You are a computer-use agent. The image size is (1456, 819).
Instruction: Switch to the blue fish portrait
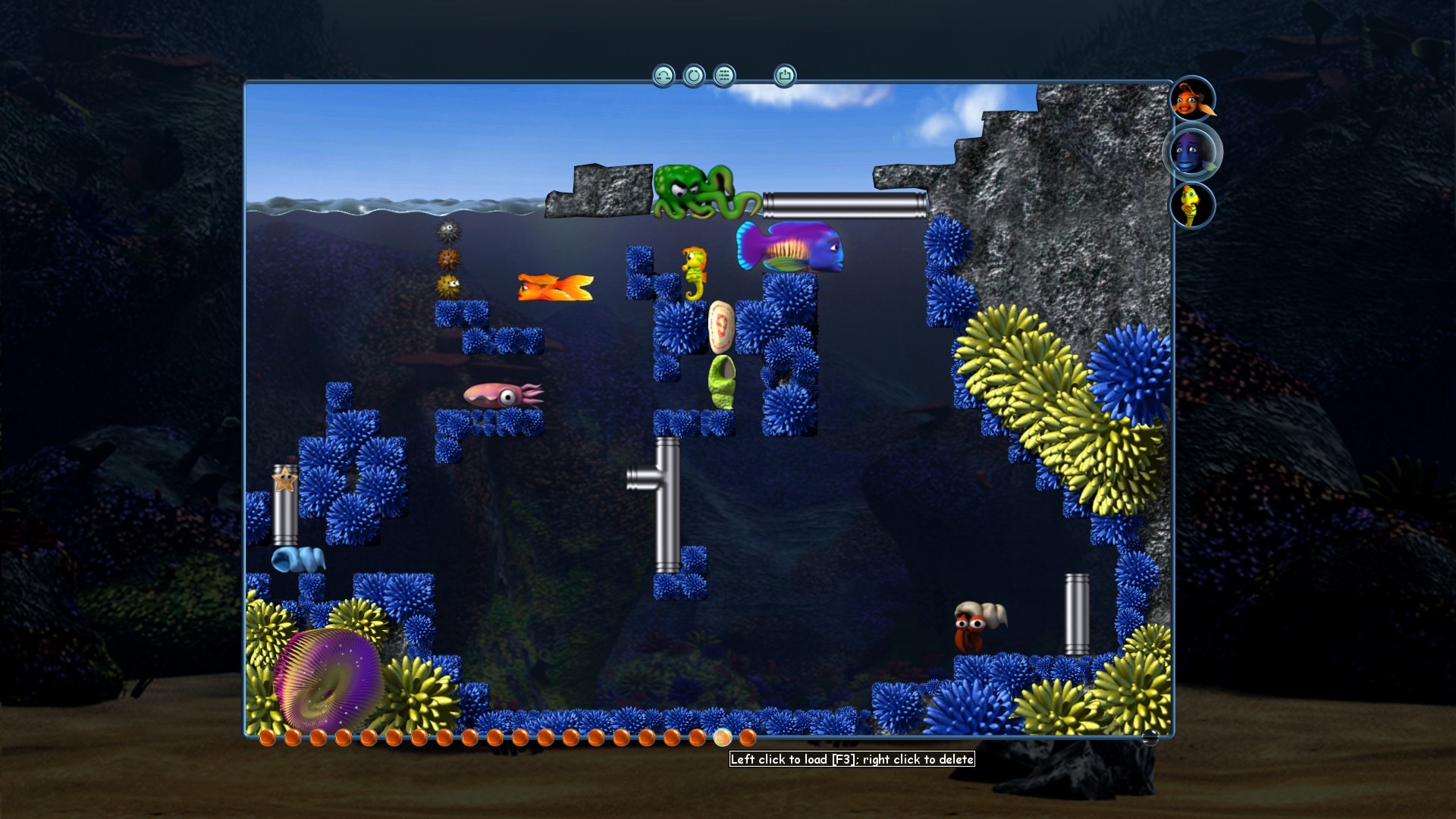[x=1193, y=152]
